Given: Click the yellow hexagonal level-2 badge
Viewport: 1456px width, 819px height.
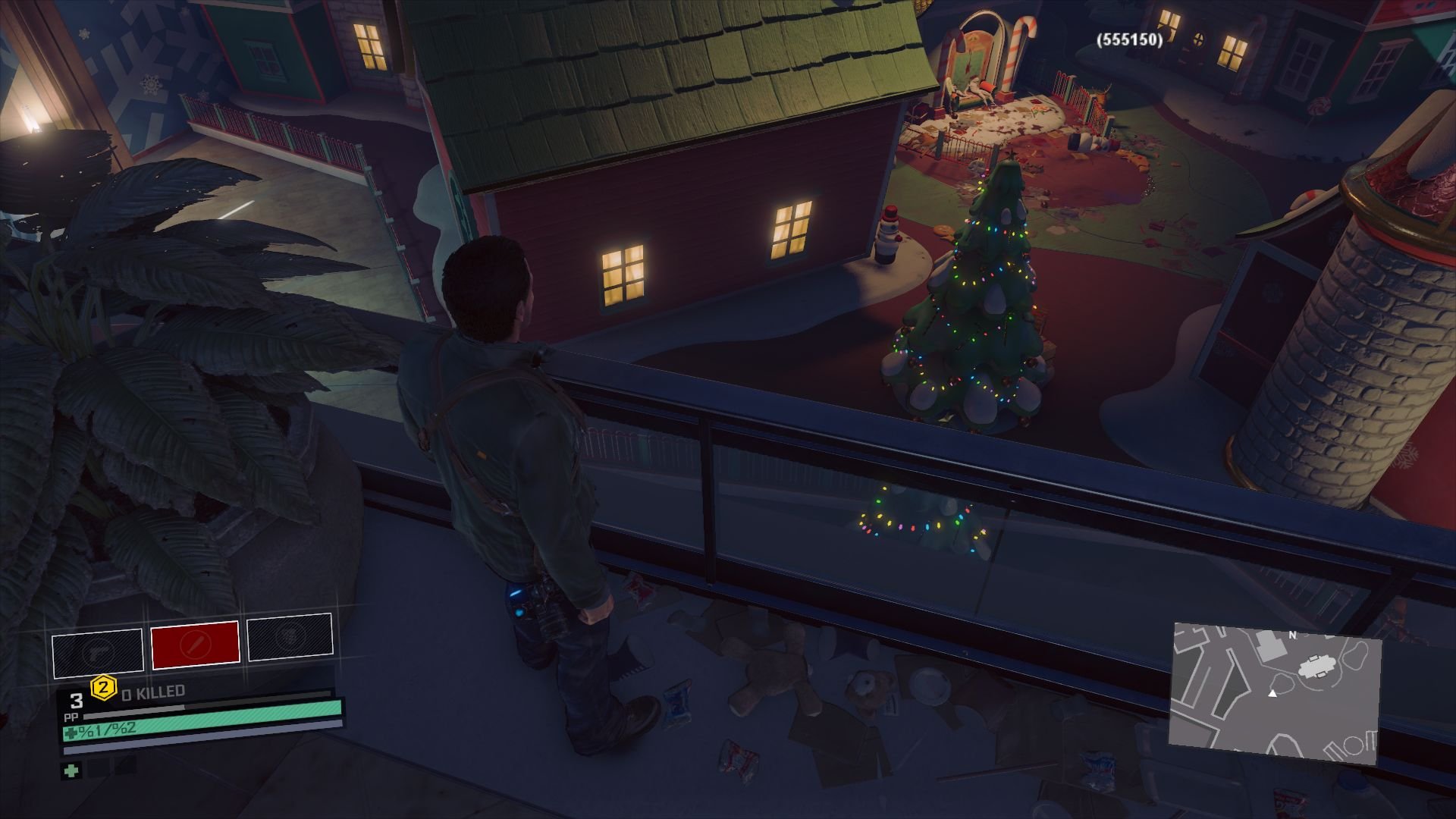Looking at the screenshot, I should tap(103, 689).
